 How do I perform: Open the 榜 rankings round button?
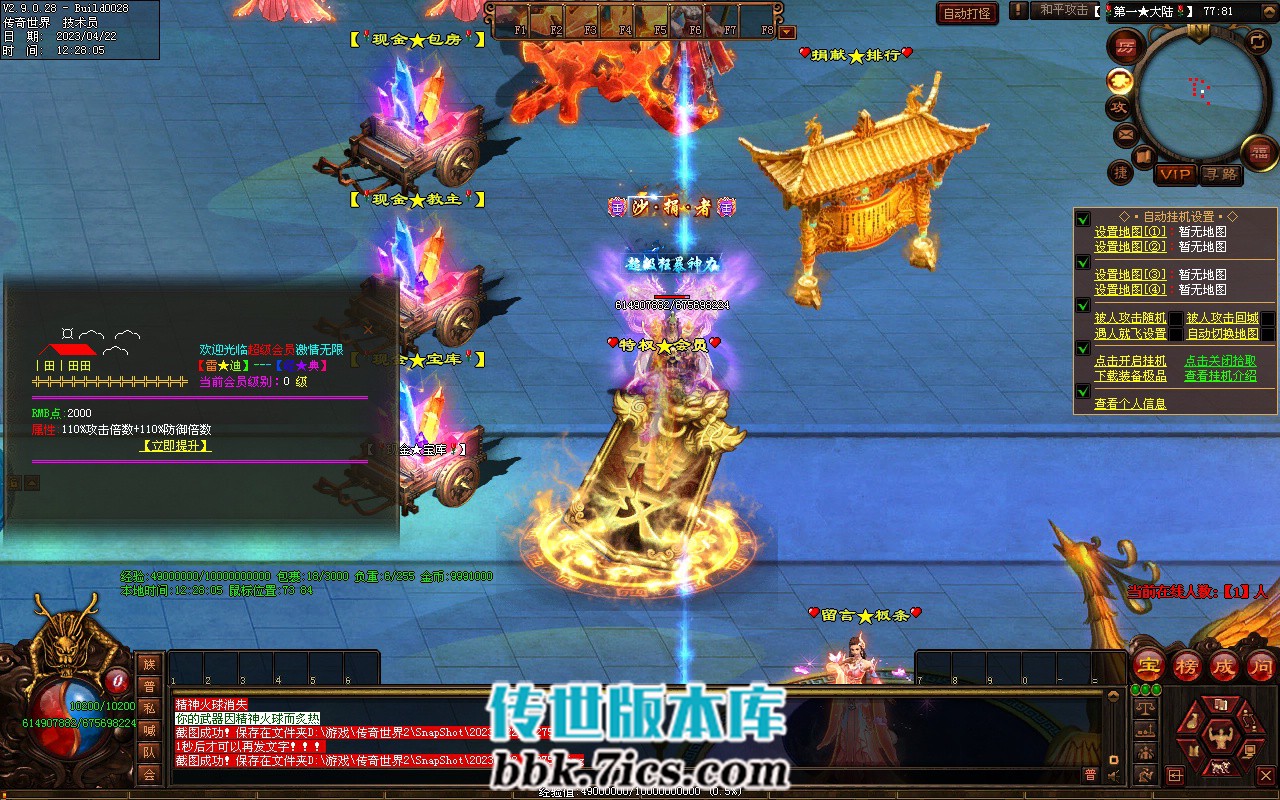[1187, 666]
